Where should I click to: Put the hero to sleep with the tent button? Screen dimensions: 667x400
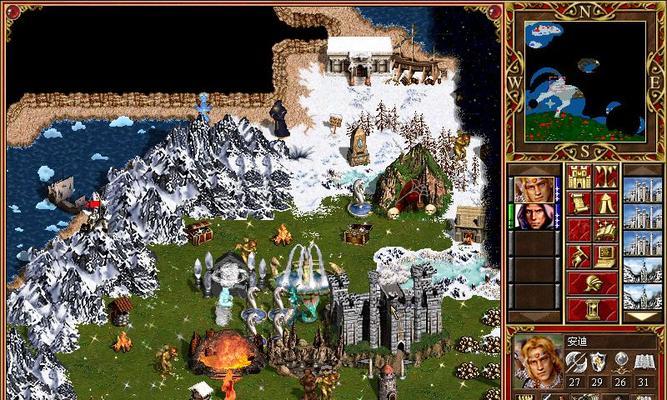605,204
